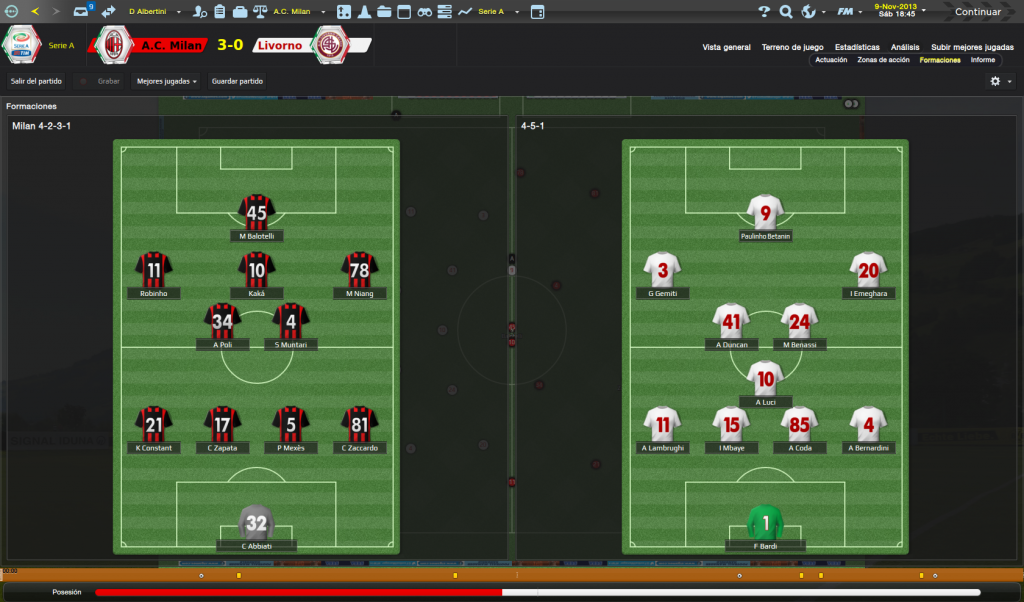The height and width of the screenshot is (602, 1024).
Task: Open the magnifying glass search
Action: pos(785,12)
